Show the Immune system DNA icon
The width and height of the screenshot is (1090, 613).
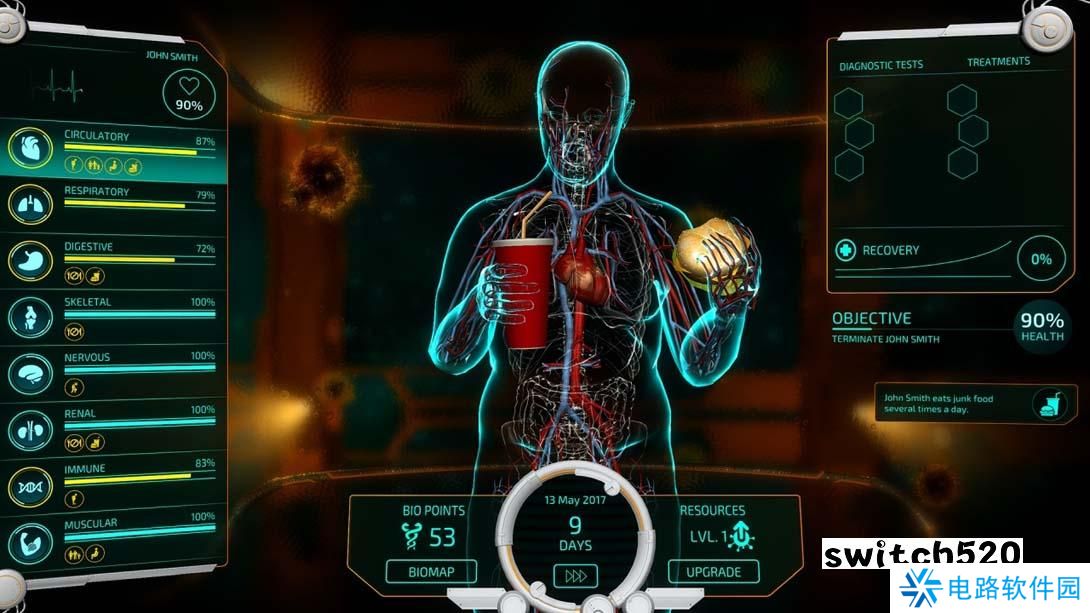click(x=30, y=485)
